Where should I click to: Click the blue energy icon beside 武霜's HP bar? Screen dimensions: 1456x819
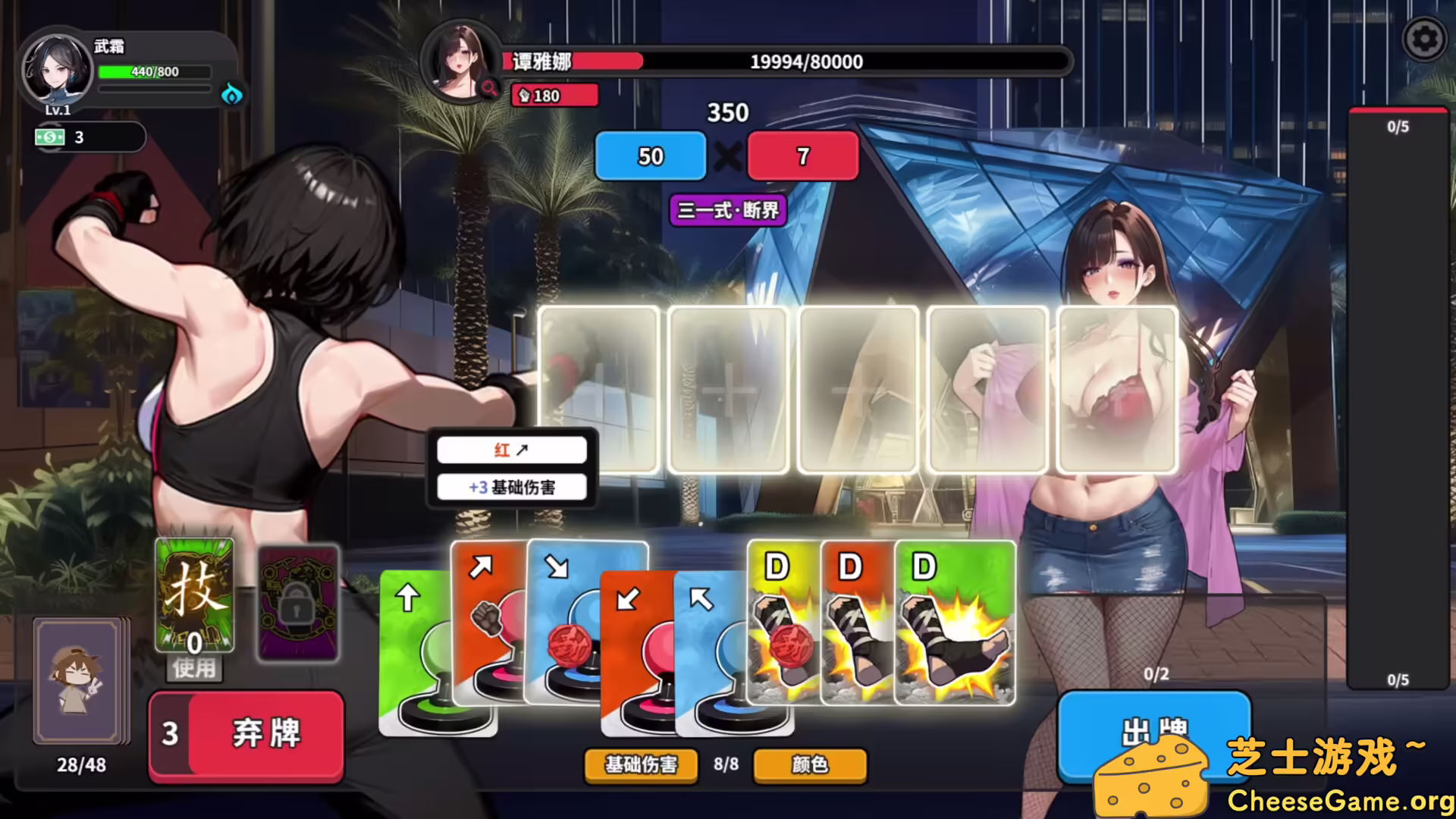click(x=233, y=95)
